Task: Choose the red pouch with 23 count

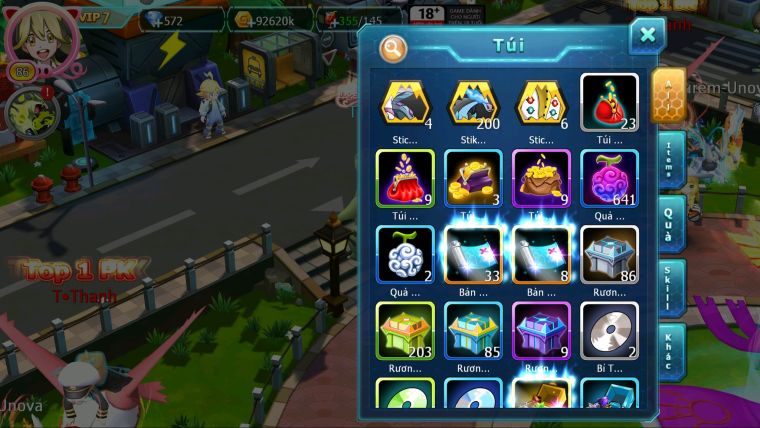Action: click(x=609, y=102)
